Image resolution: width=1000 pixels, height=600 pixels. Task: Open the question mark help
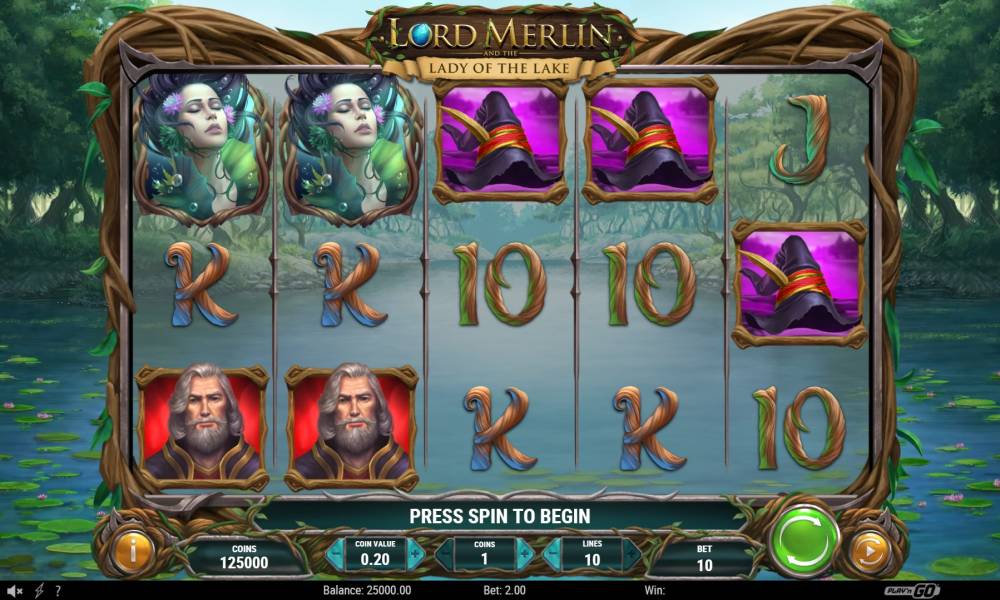click(x=57, y=592)
